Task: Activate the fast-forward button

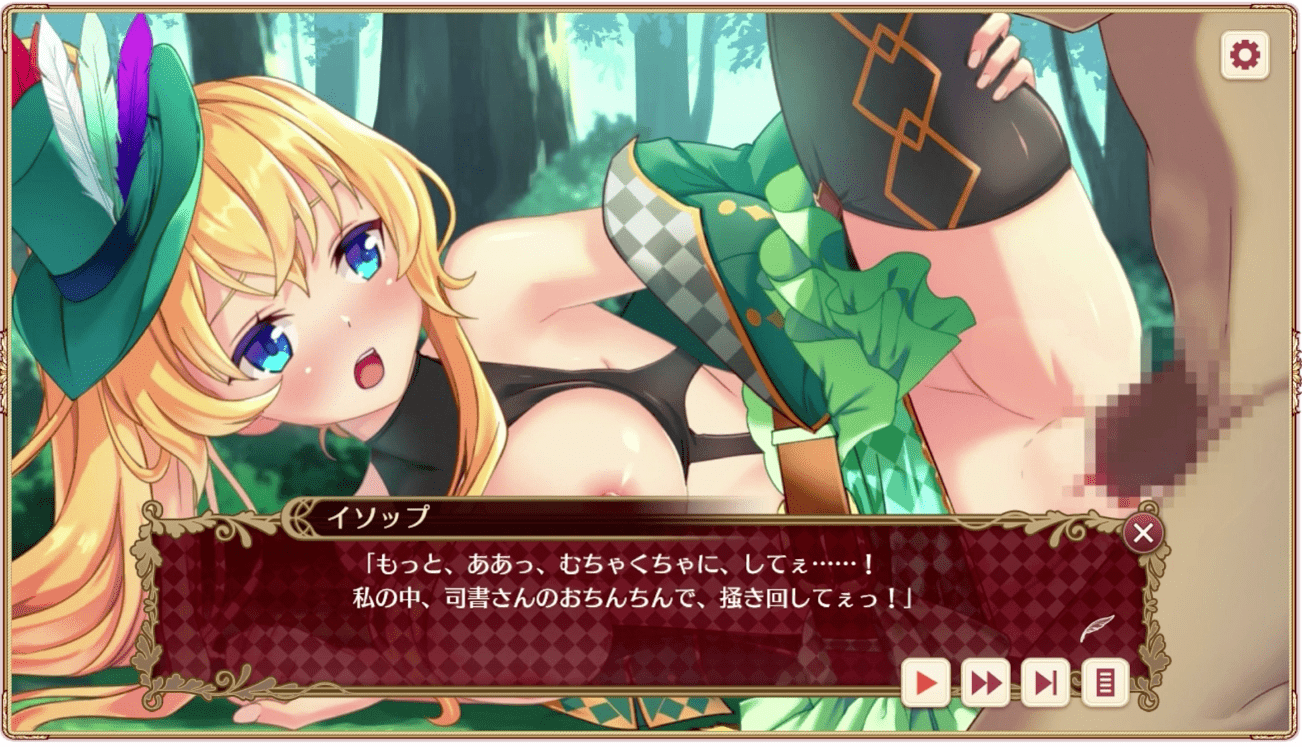Action: click(x=985, y=683)
